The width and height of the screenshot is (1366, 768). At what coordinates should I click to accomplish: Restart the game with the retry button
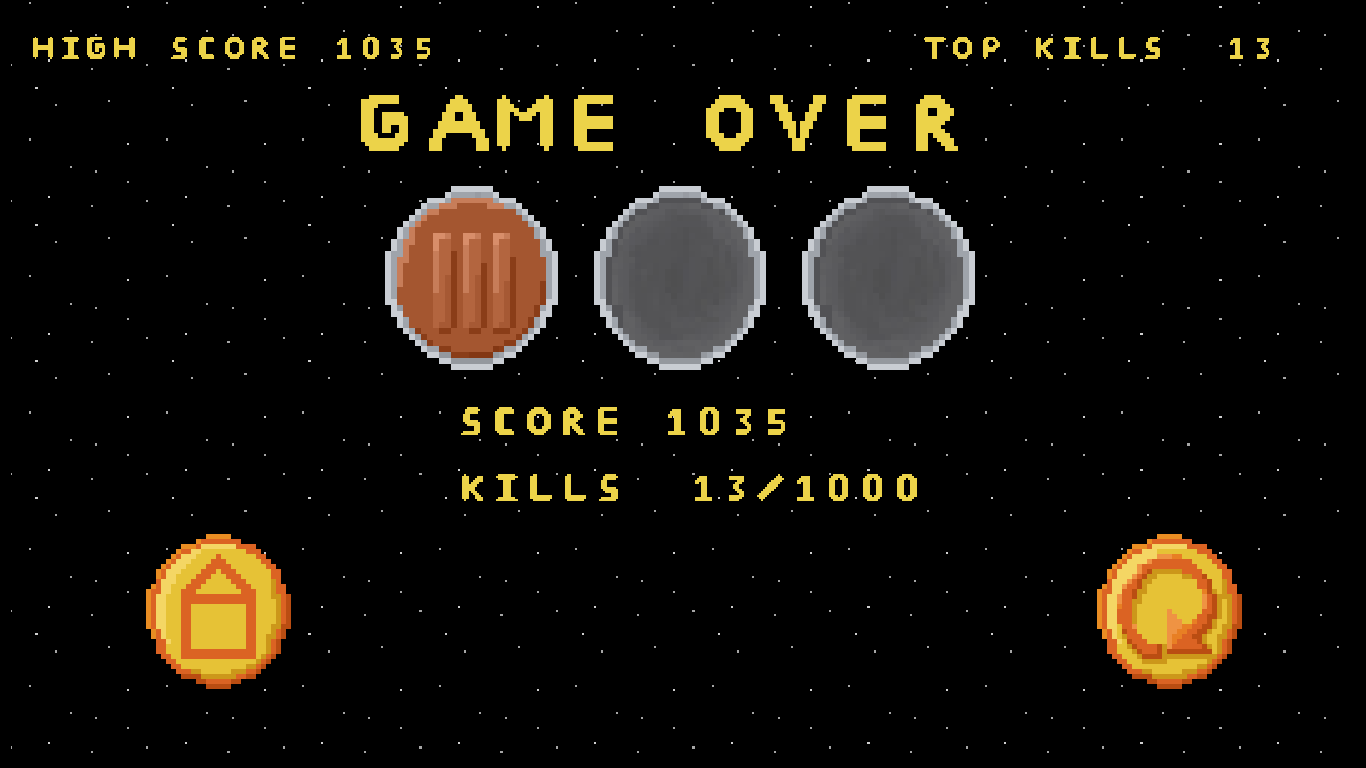[1169, 611]
